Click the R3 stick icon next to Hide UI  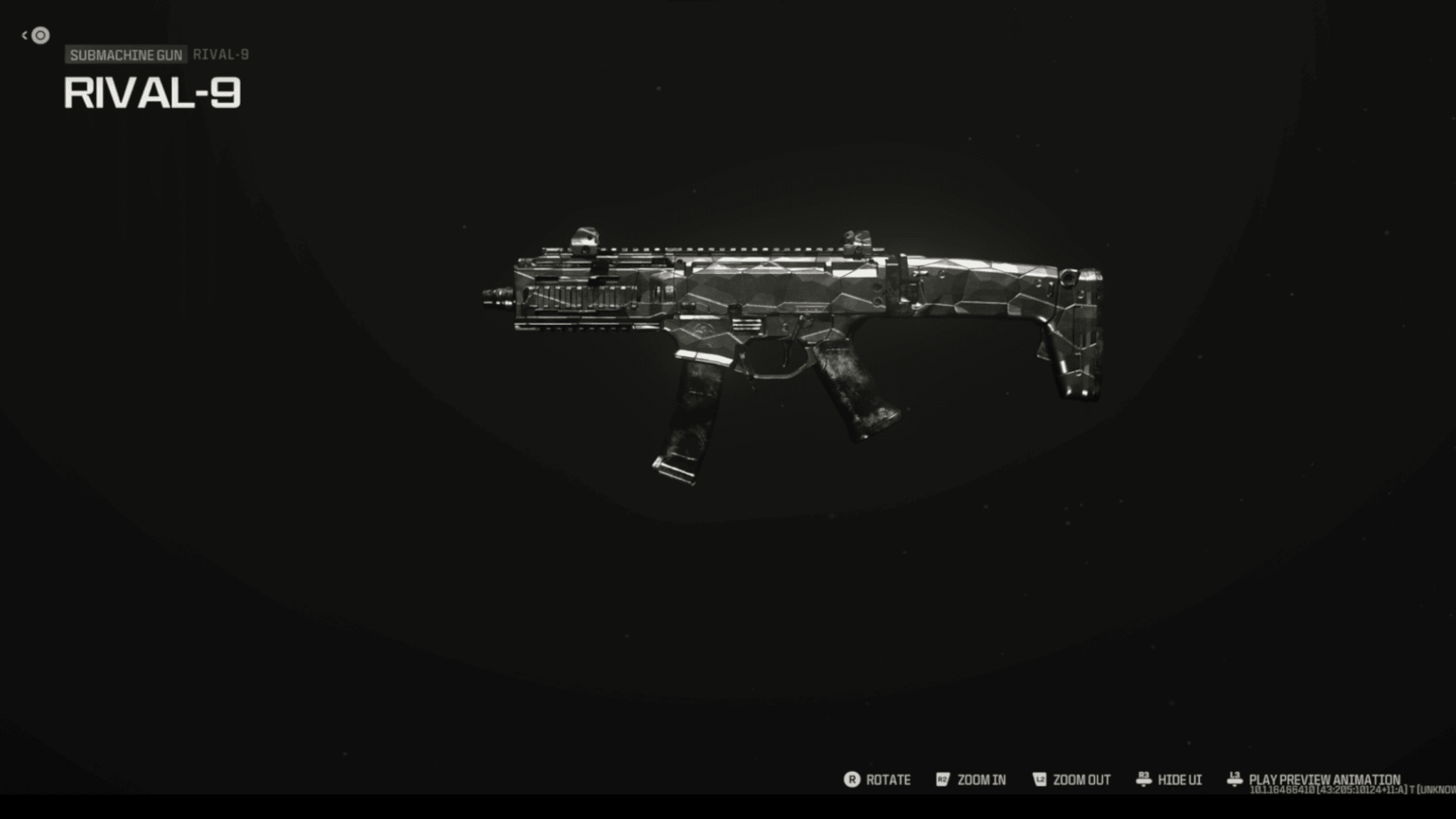pos(1145,780)
